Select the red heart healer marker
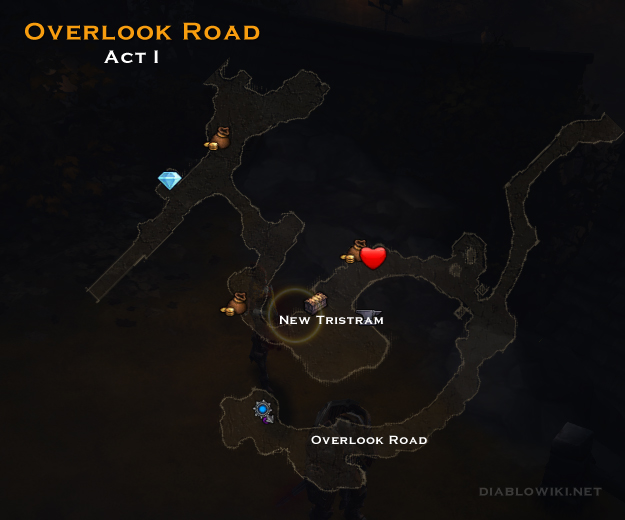 (x=373, y=258)
